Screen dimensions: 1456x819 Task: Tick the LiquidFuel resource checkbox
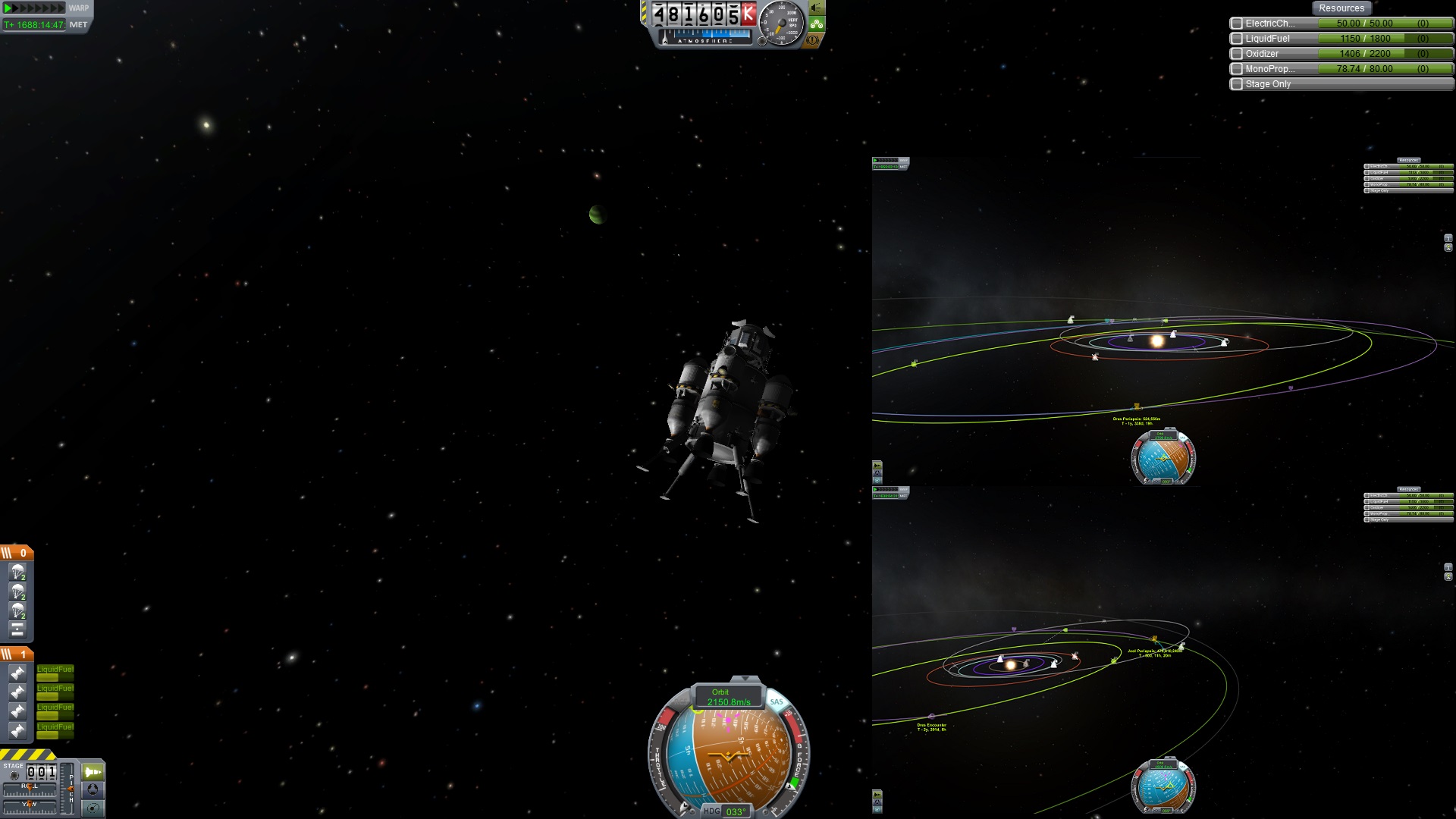pos(1237,39)
